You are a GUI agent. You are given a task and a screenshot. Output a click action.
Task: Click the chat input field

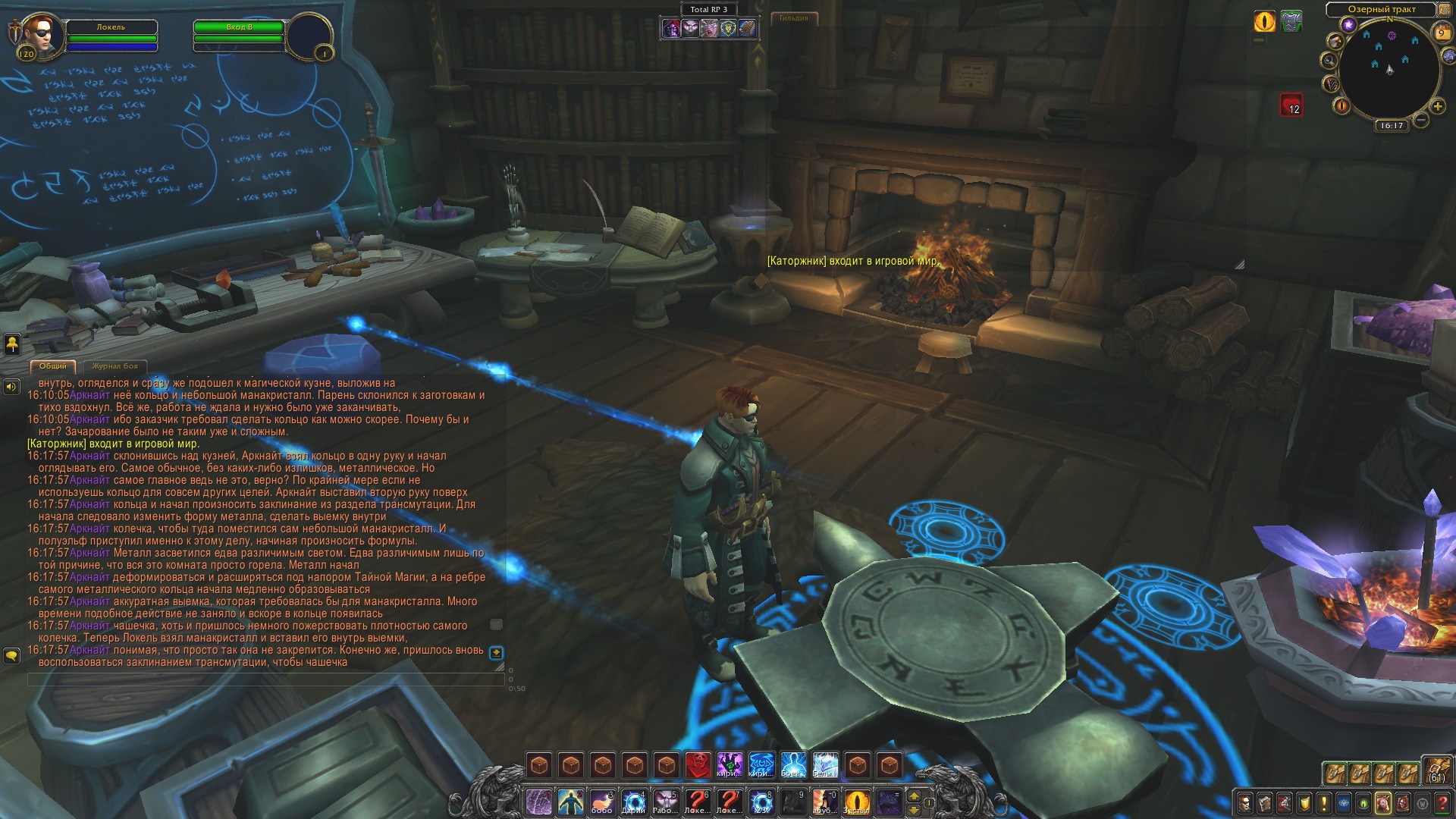tap(265, 679)
